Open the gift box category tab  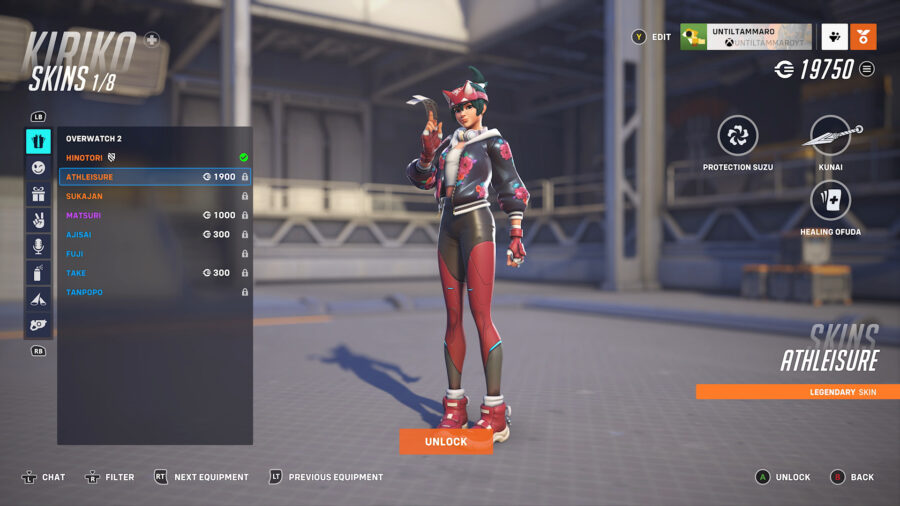tap(38, 194)
